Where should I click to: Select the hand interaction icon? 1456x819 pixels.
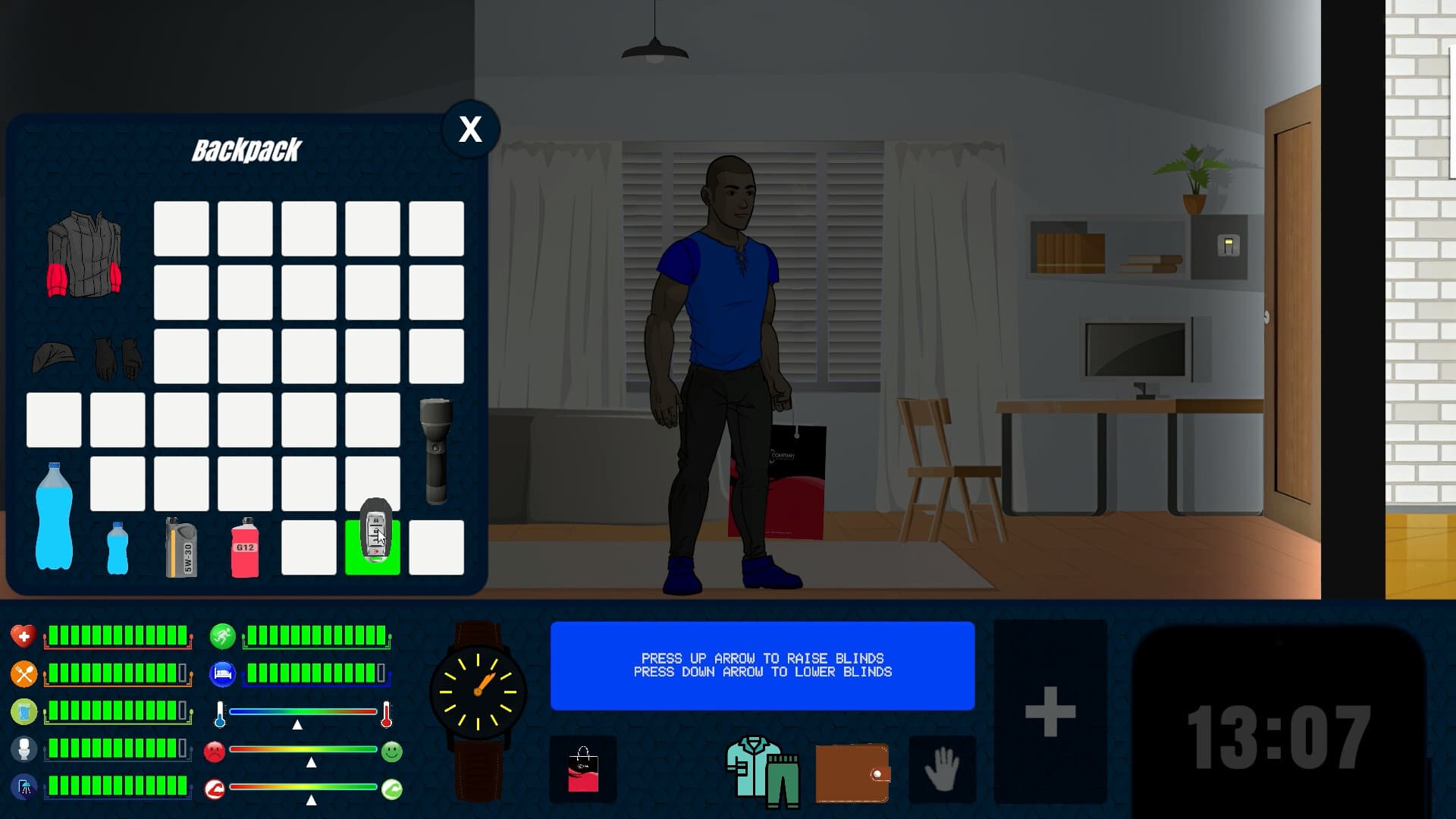click(943, 770)
